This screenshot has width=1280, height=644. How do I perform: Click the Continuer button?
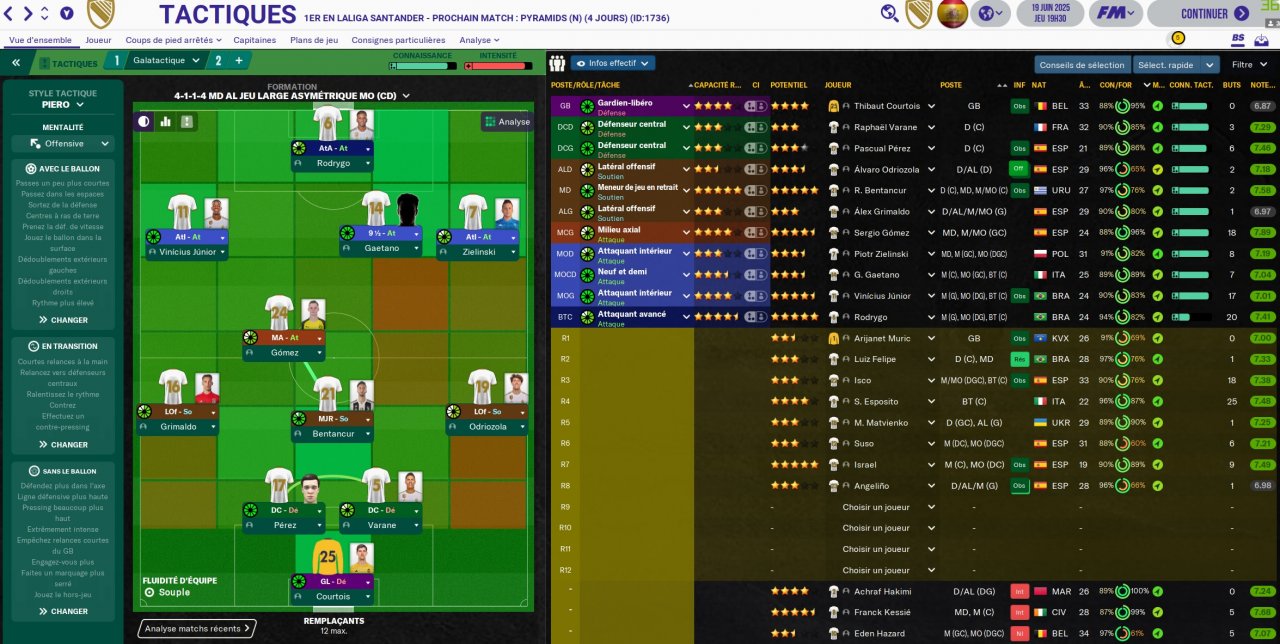point(1213,14)
